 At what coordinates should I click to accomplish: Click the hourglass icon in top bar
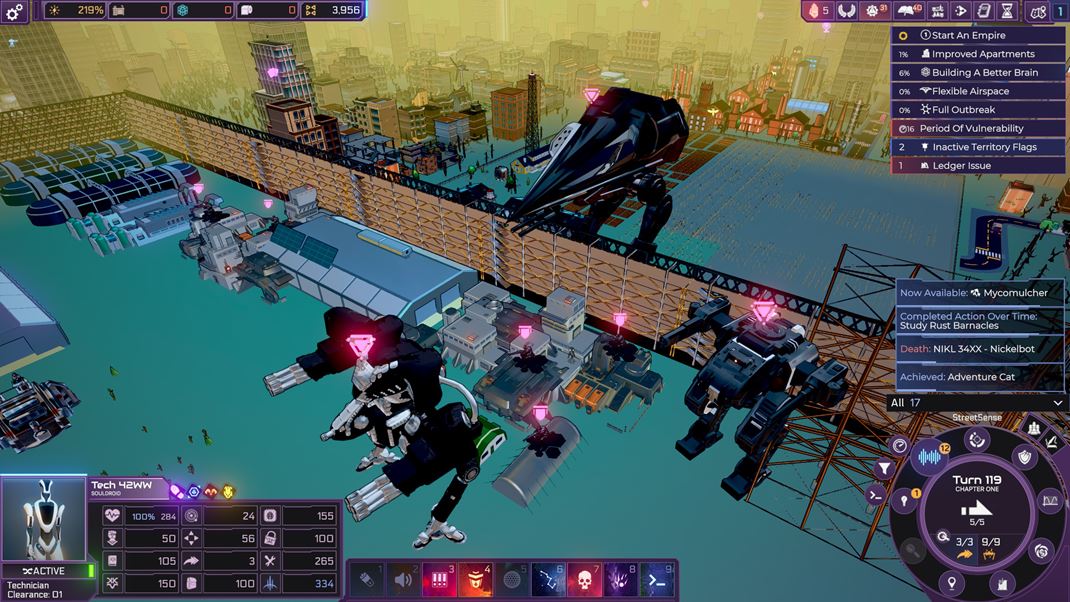click(1007, 11)
